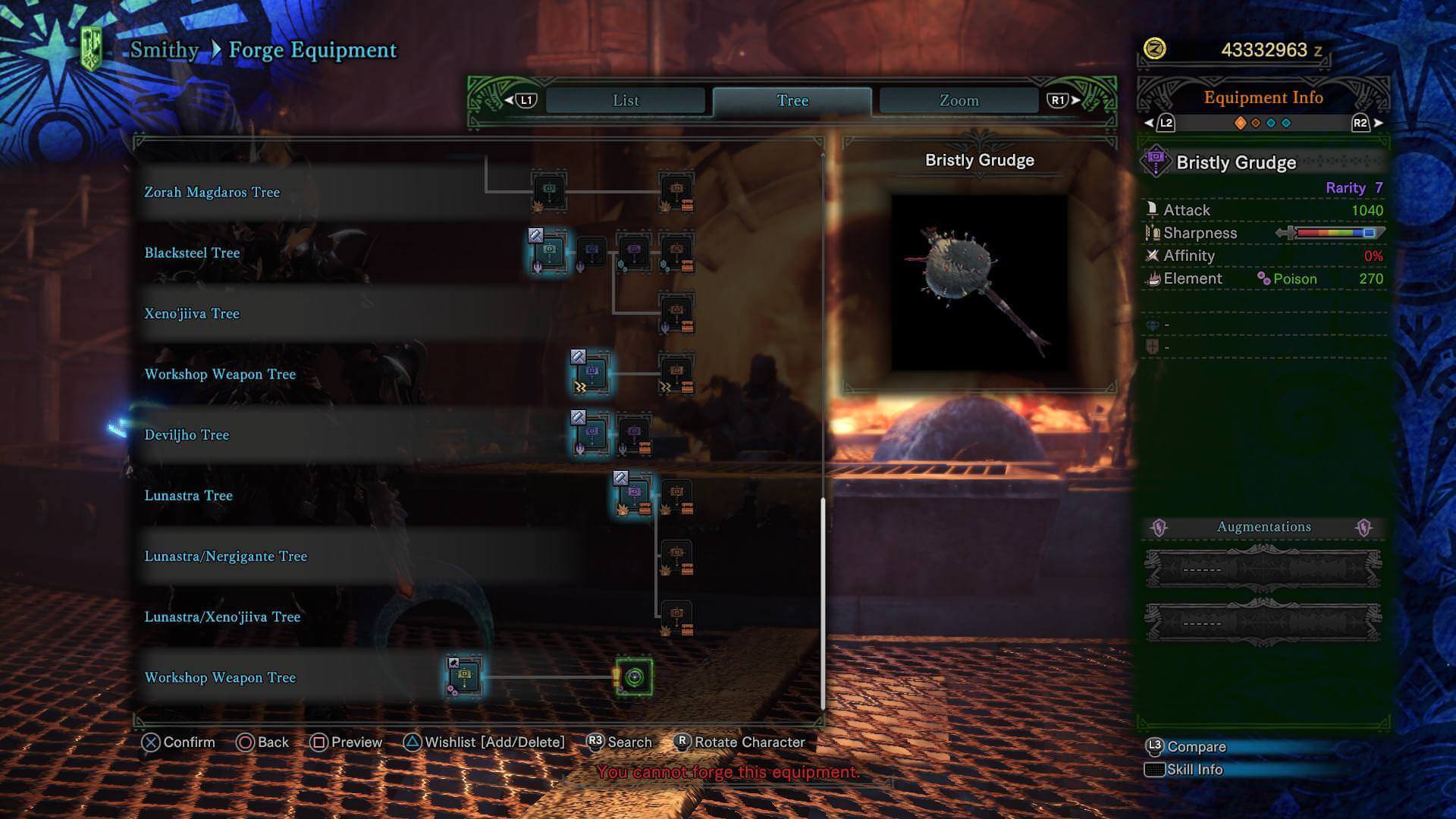The image size is (1456, 819).
Task: Show Skill Info
Action: [x=1194, y=770]
